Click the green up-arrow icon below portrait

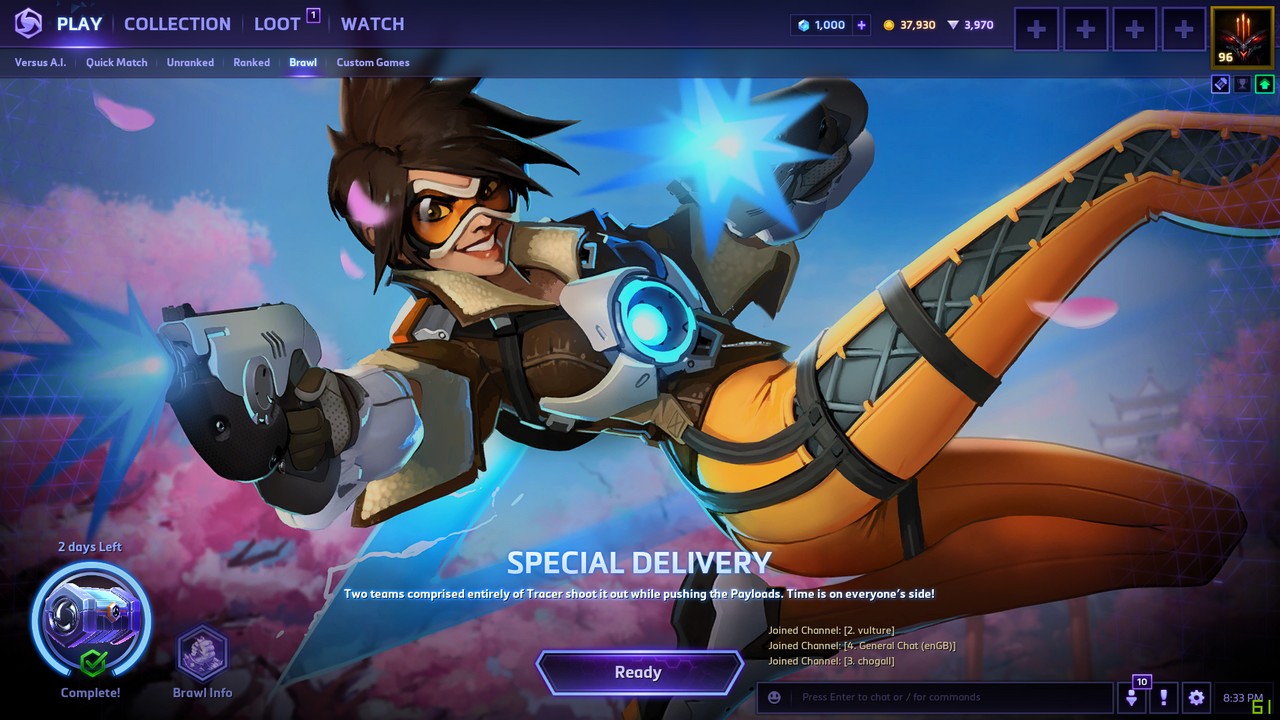(x=1265, y=85)
